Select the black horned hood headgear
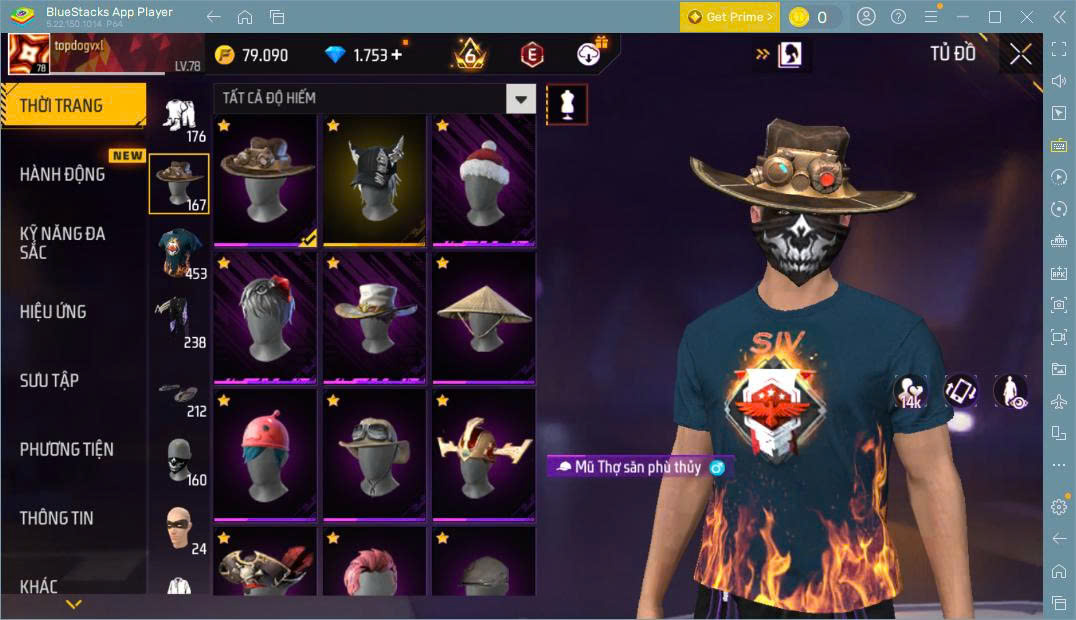This screenshot has width=1076, height=620. pos(374,179)
